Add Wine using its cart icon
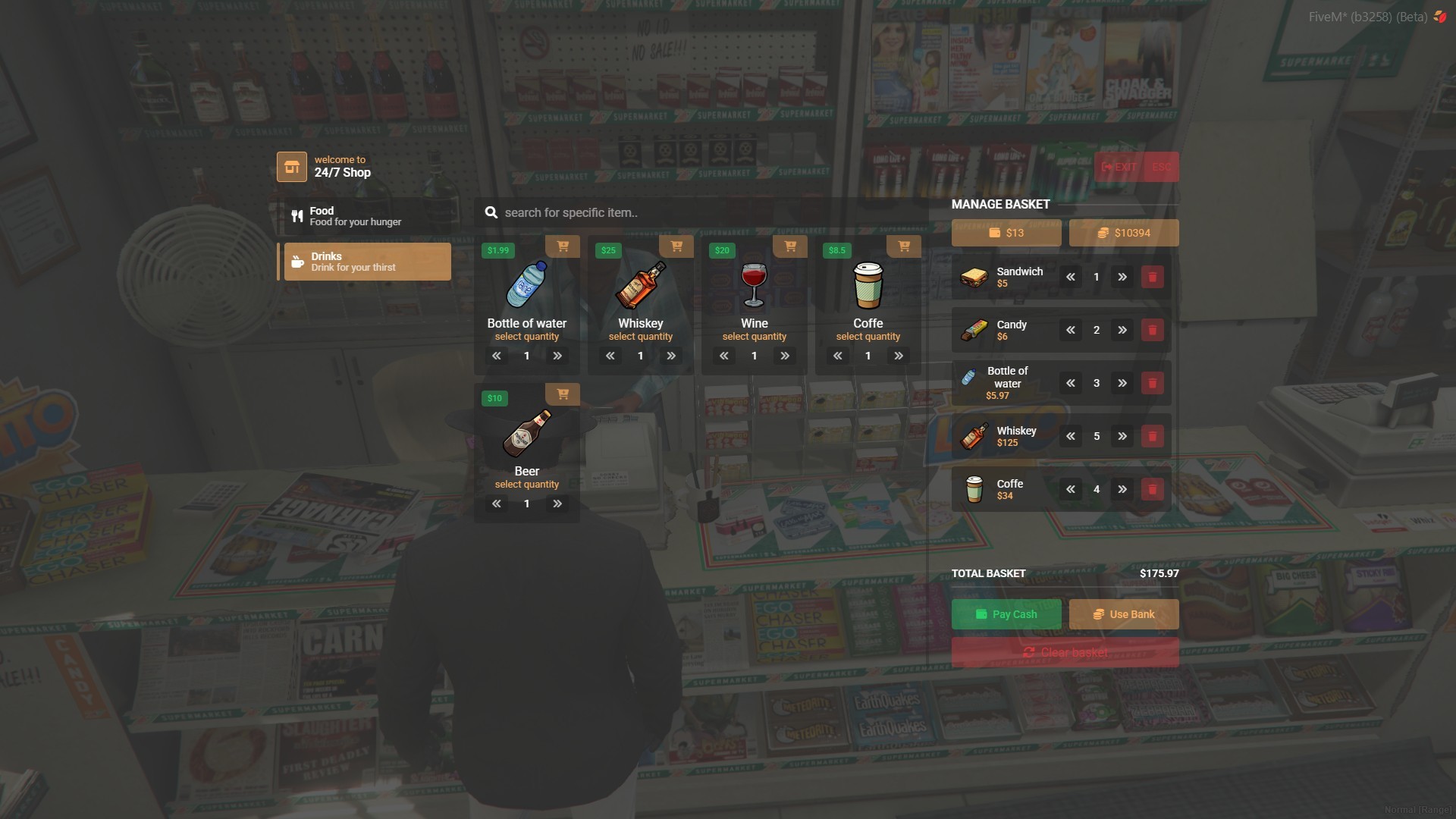The width and height of the screenshot is (1456, 819). pyautogui.click(x=790, y=246)
